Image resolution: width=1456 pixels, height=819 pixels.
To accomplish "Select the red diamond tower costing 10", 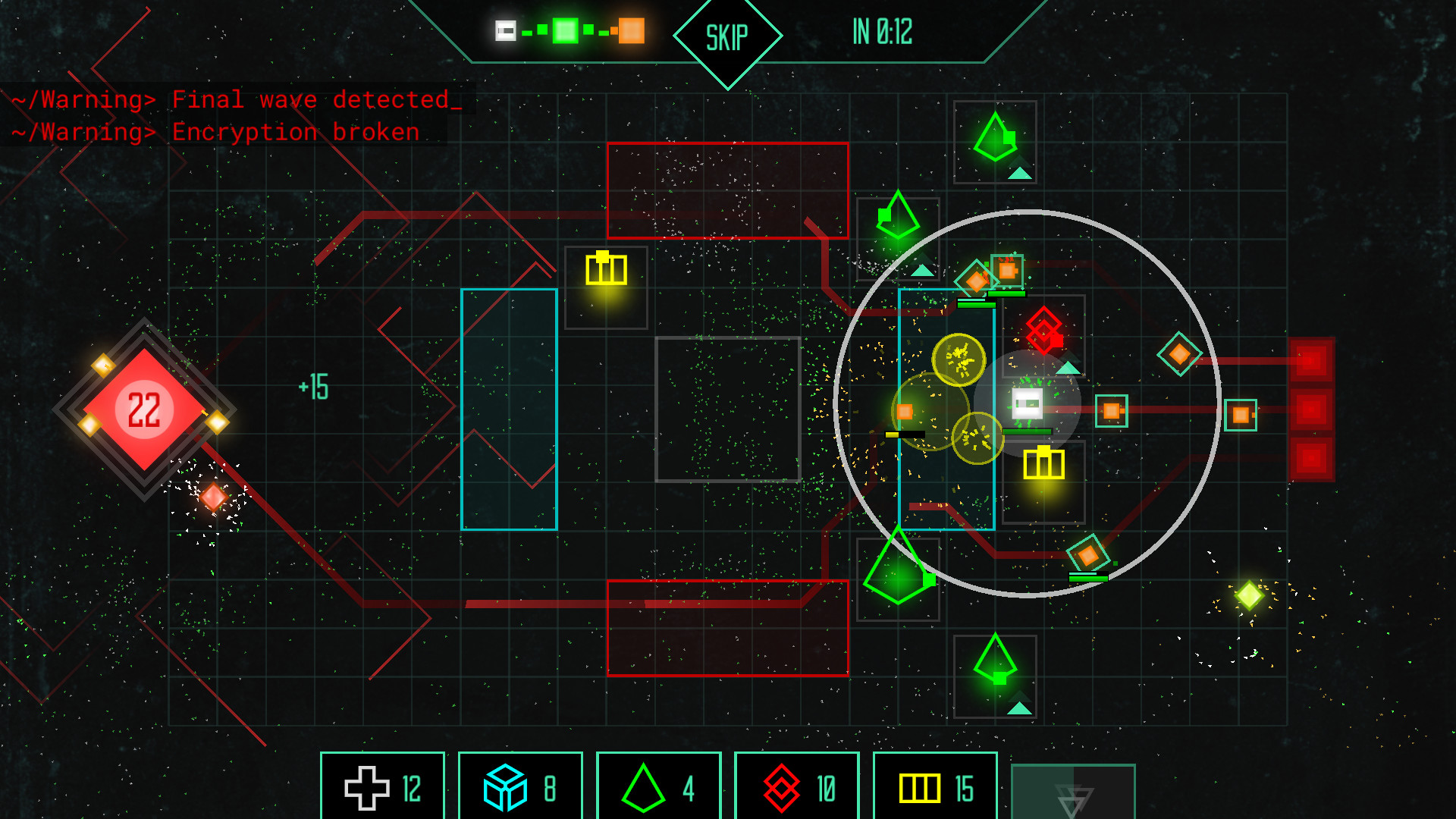I will (796, 787).
